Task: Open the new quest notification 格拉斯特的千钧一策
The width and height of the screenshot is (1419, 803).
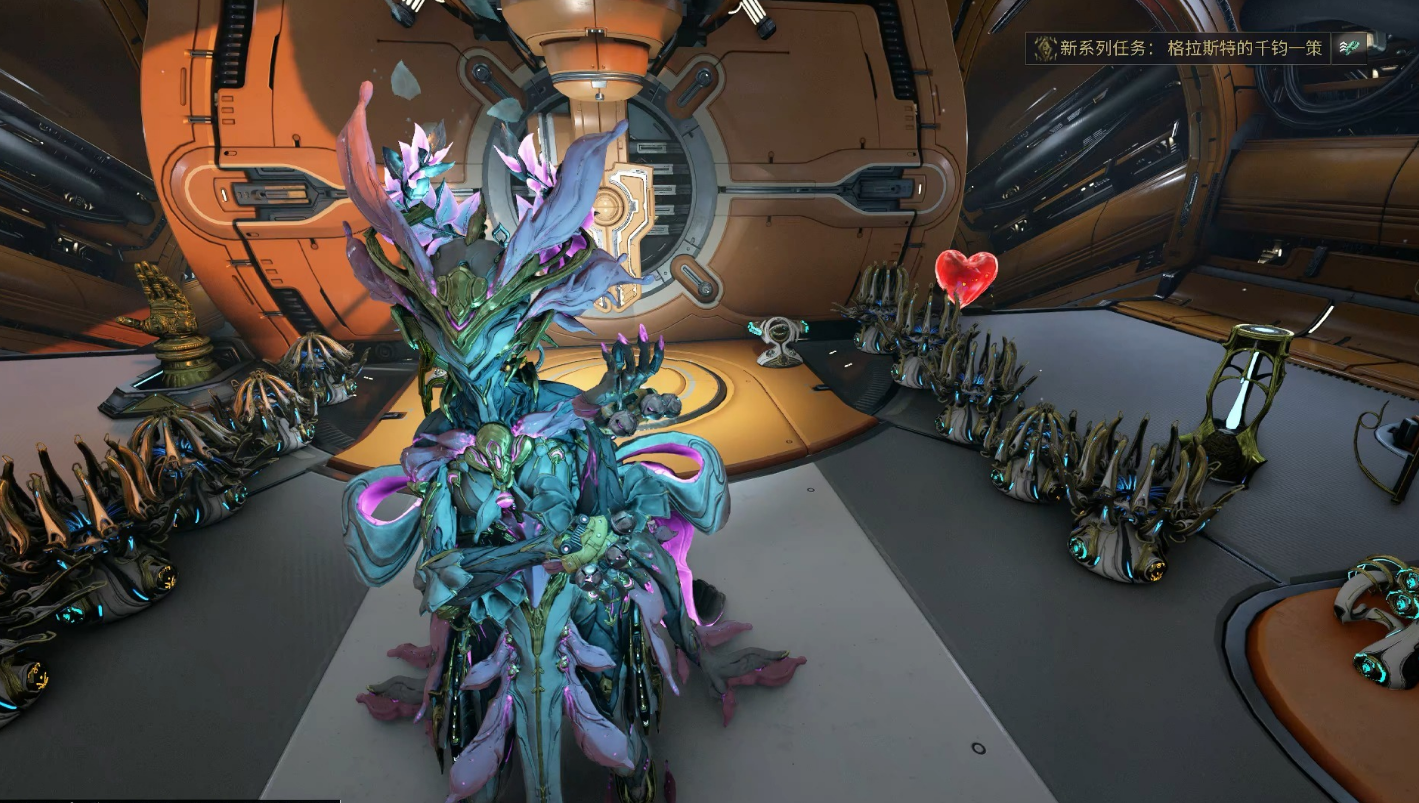Action: click(1190, 48)
